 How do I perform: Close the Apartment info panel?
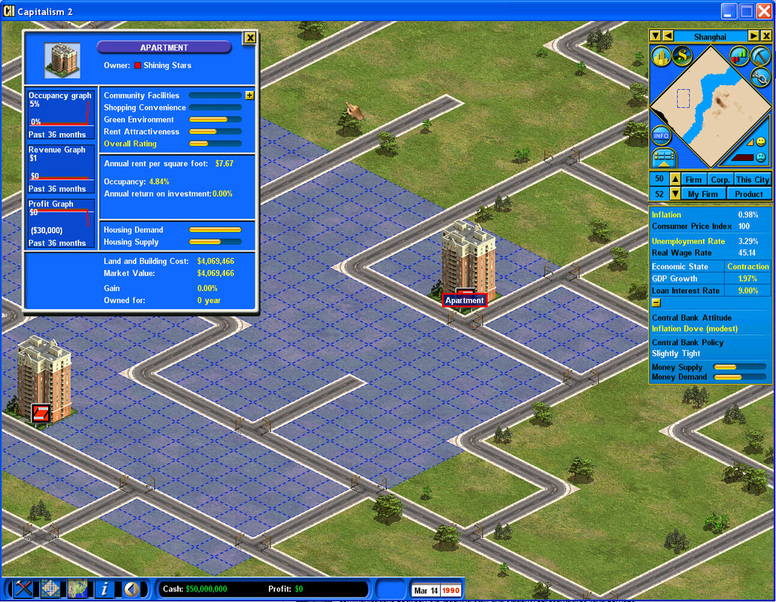250,38
